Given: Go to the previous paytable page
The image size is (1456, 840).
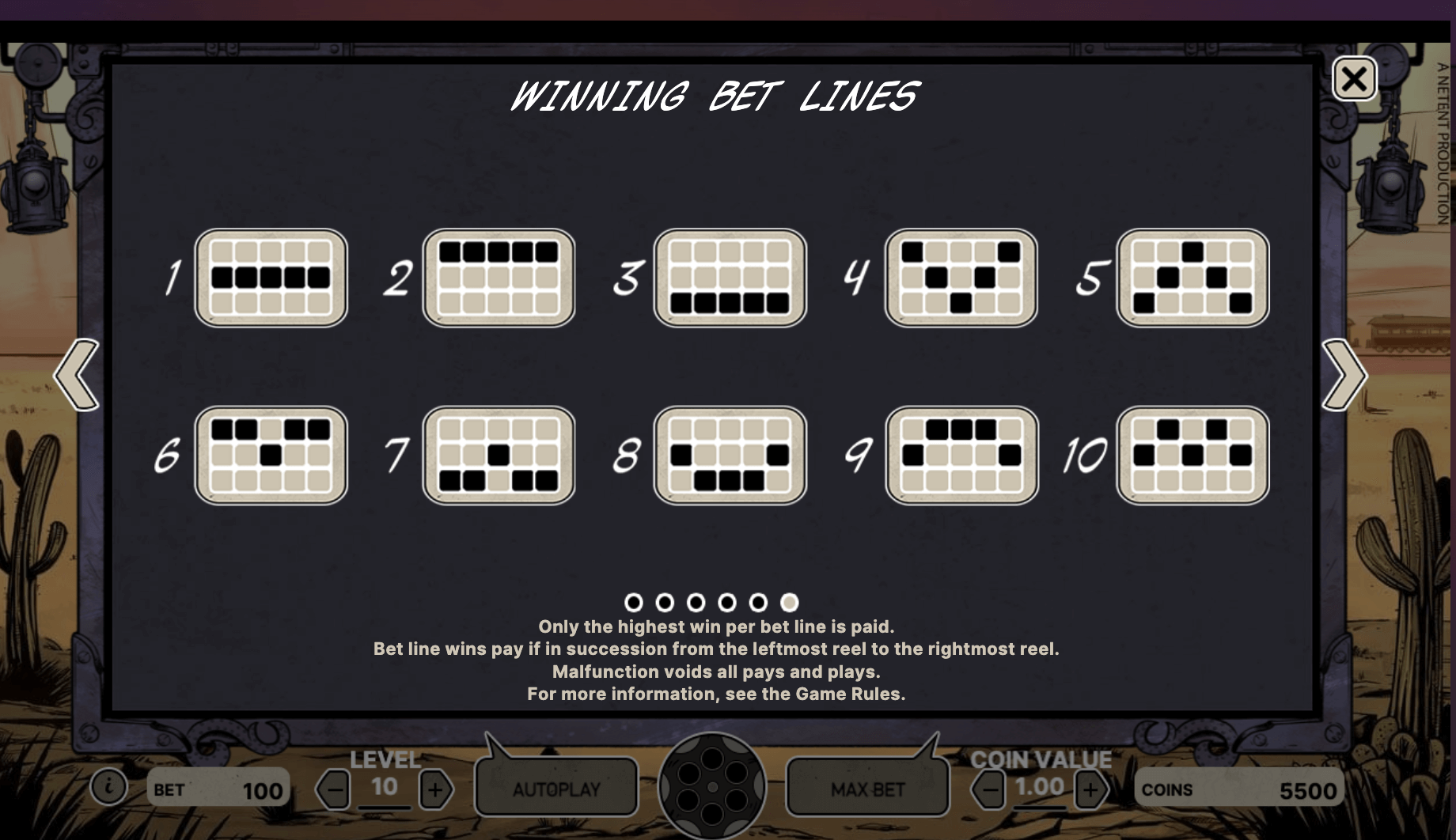Looking at the screenshot, I should pos(78,375).
